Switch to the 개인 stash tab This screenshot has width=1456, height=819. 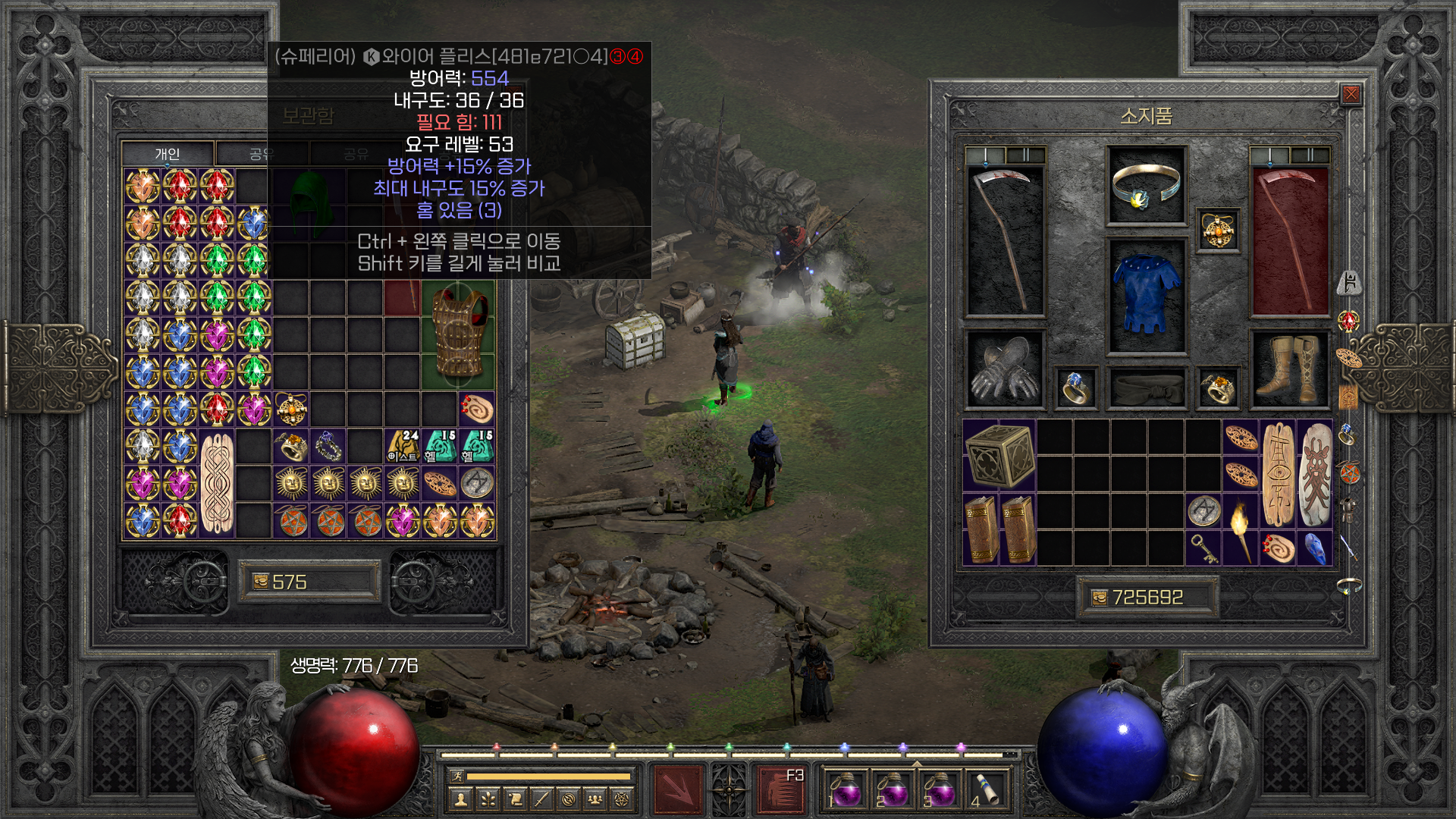(168, 154)
